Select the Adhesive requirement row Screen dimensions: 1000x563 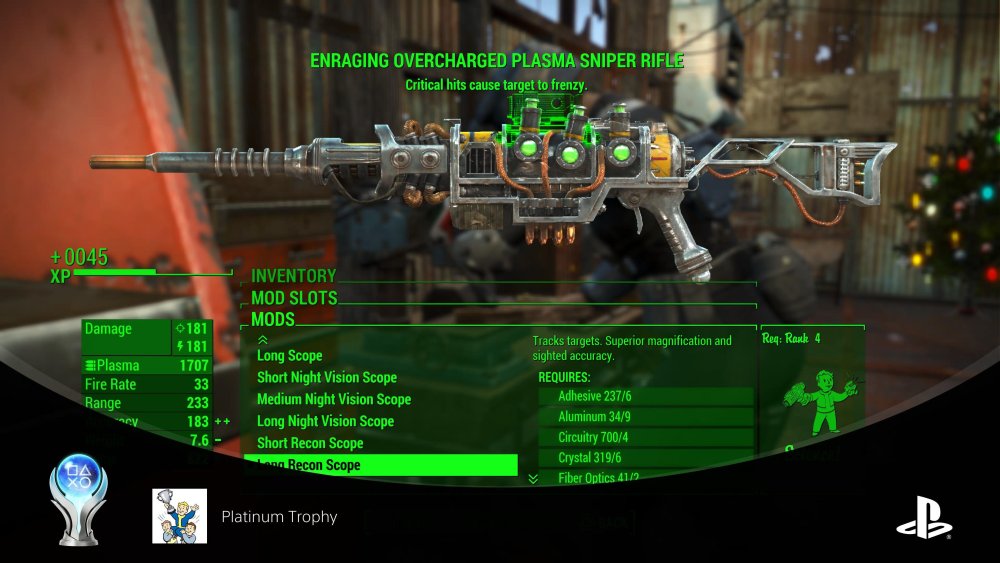coord(645,396)
